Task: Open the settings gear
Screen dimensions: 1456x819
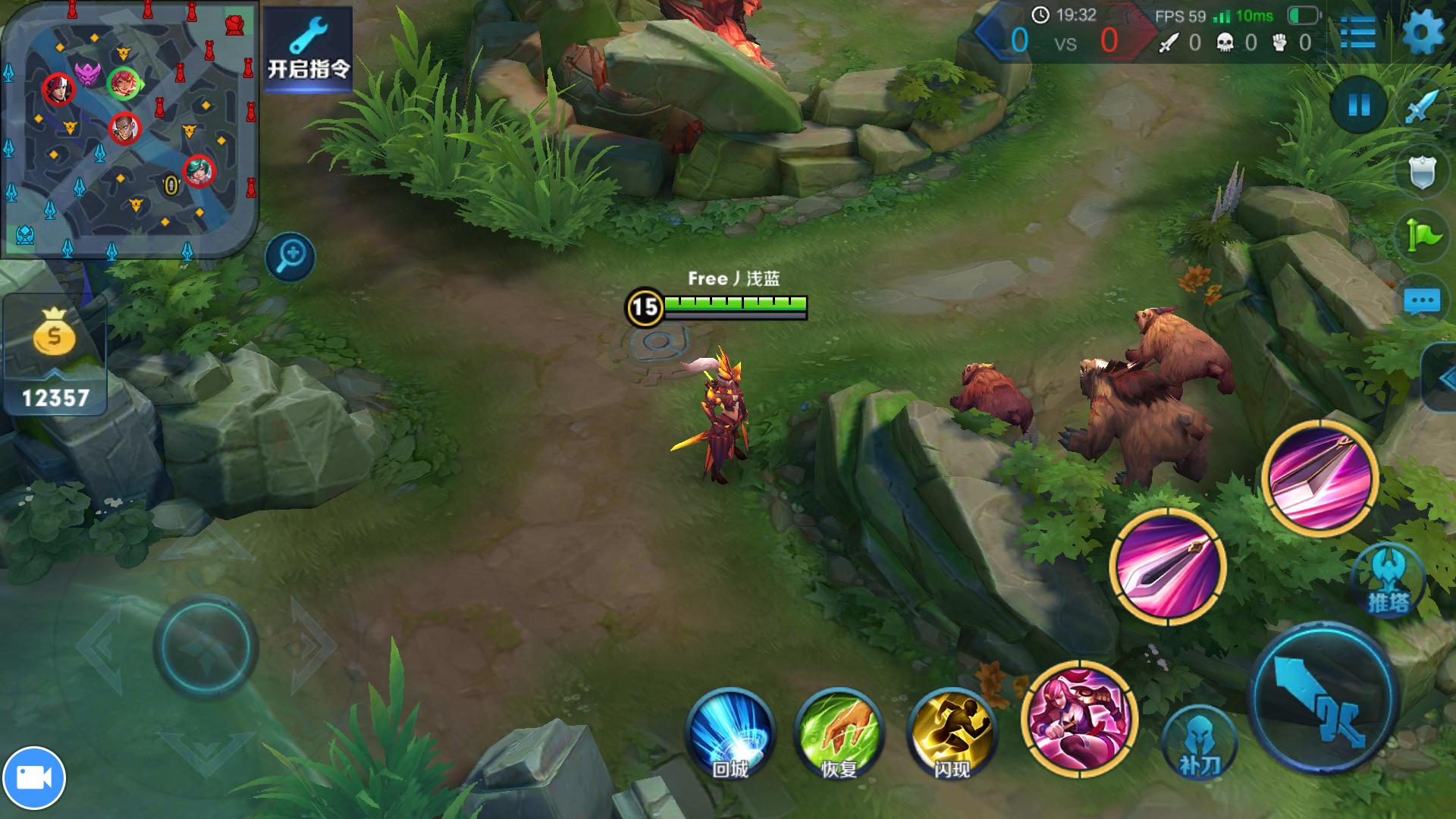Action: tap(1423, 33)
